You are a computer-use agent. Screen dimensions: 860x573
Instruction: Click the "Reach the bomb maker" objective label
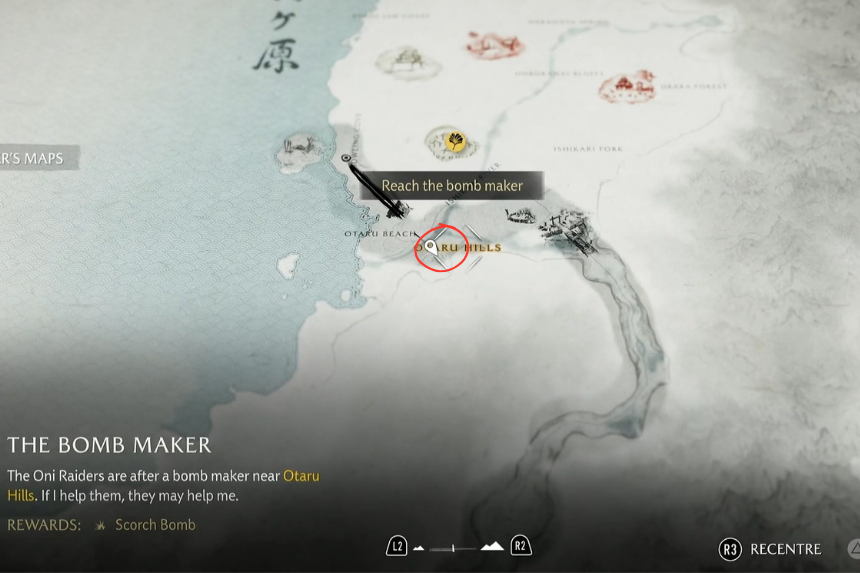(452, 186)
